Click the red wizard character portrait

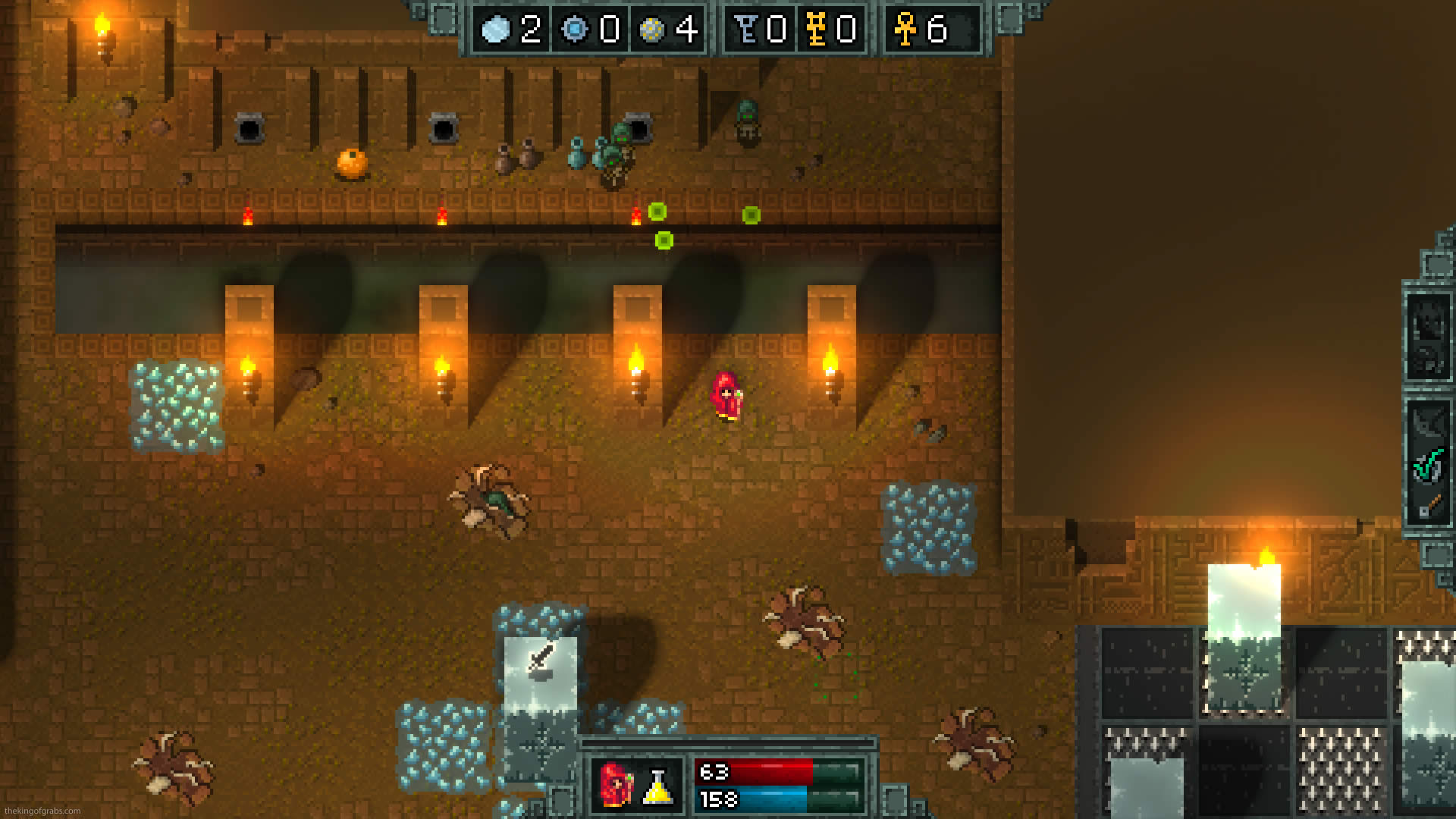[617, 785]
